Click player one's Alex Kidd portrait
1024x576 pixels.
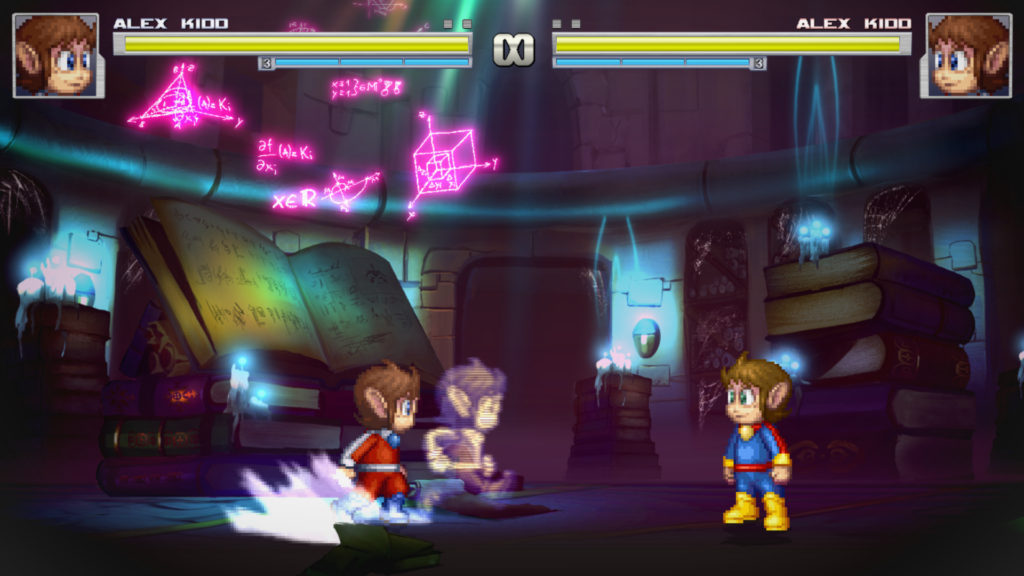(56, 55)
